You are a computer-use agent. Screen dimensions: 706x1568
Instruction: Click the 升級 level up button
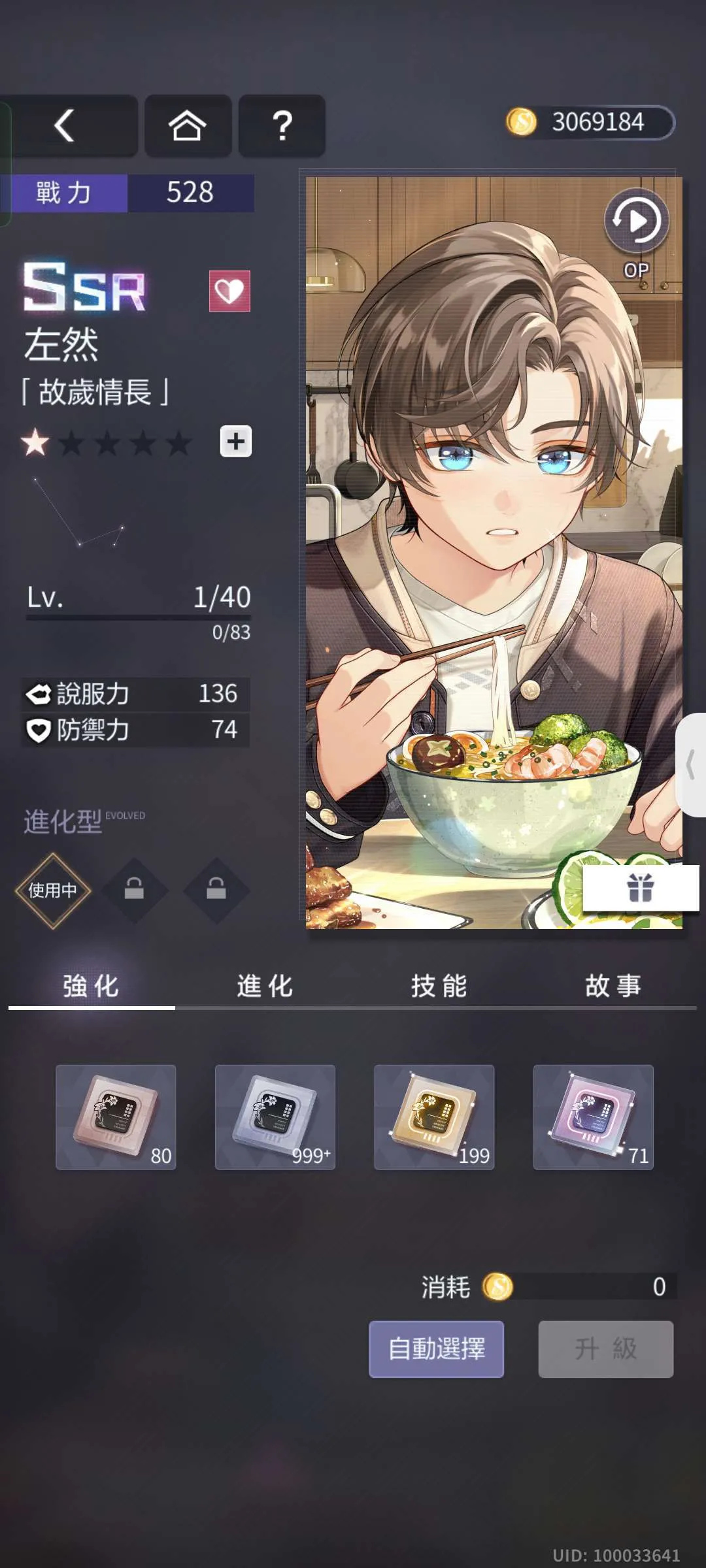[606, 1349]
